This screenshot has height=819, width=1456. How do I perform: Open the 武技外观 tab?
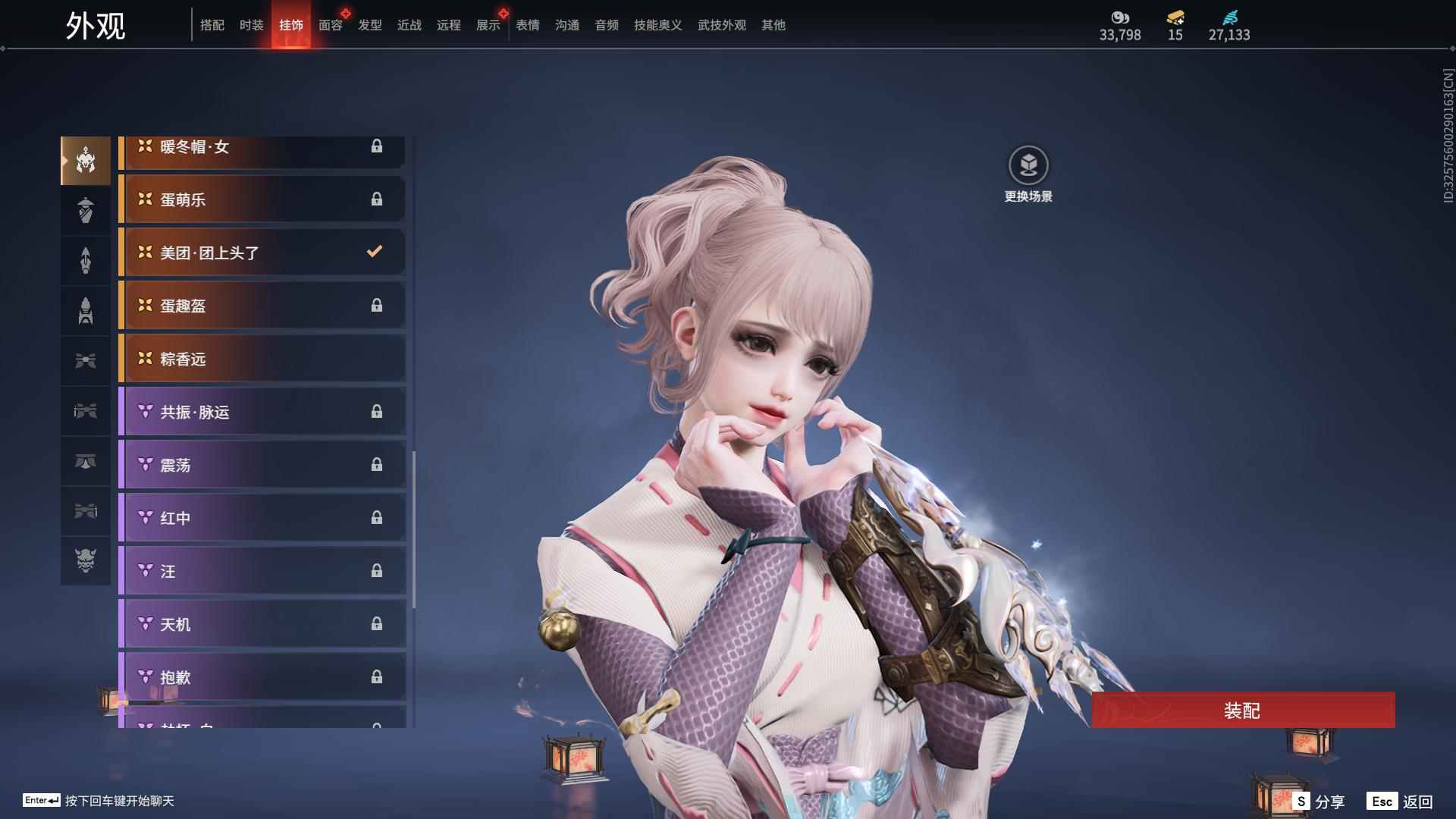pyautogui.click(x=721, y=25)
